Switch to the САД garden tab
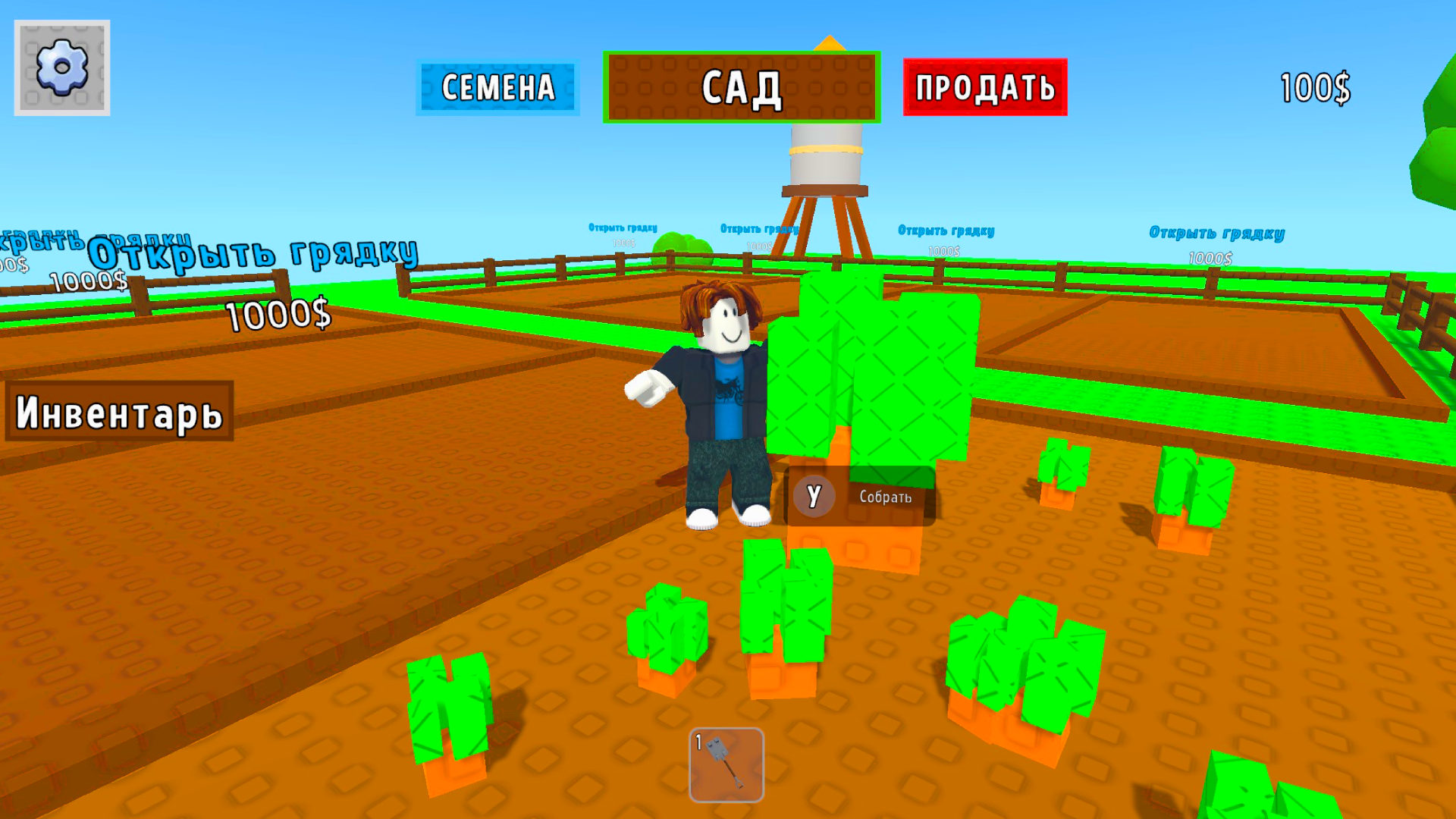 [x=741, y=86]
